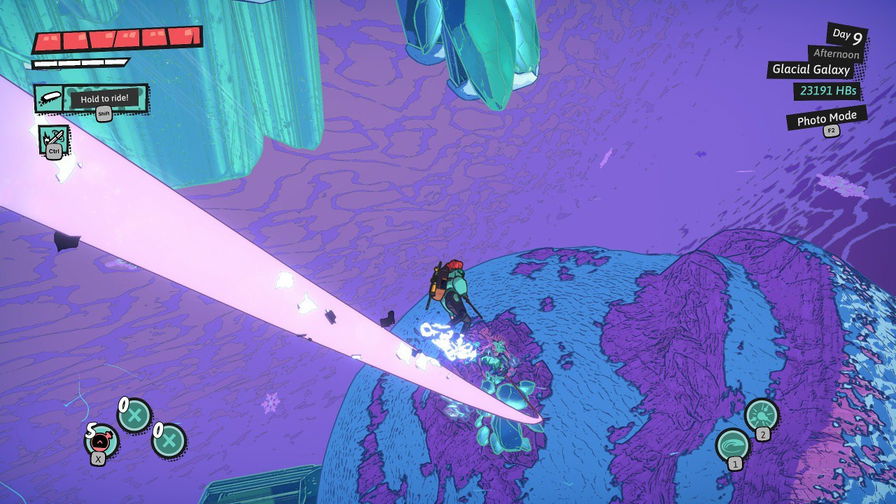Screen dimensions: 896x504
Task: Select the hoverboard ride icon
Action: click(x=50, y=98)
